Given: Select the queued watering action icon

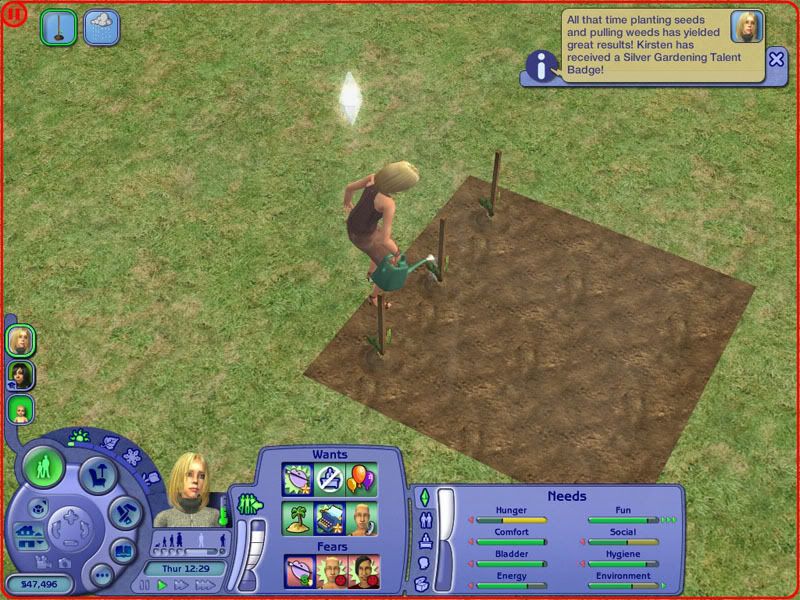Looking at the screenshot, I should [x=59, y=26].
